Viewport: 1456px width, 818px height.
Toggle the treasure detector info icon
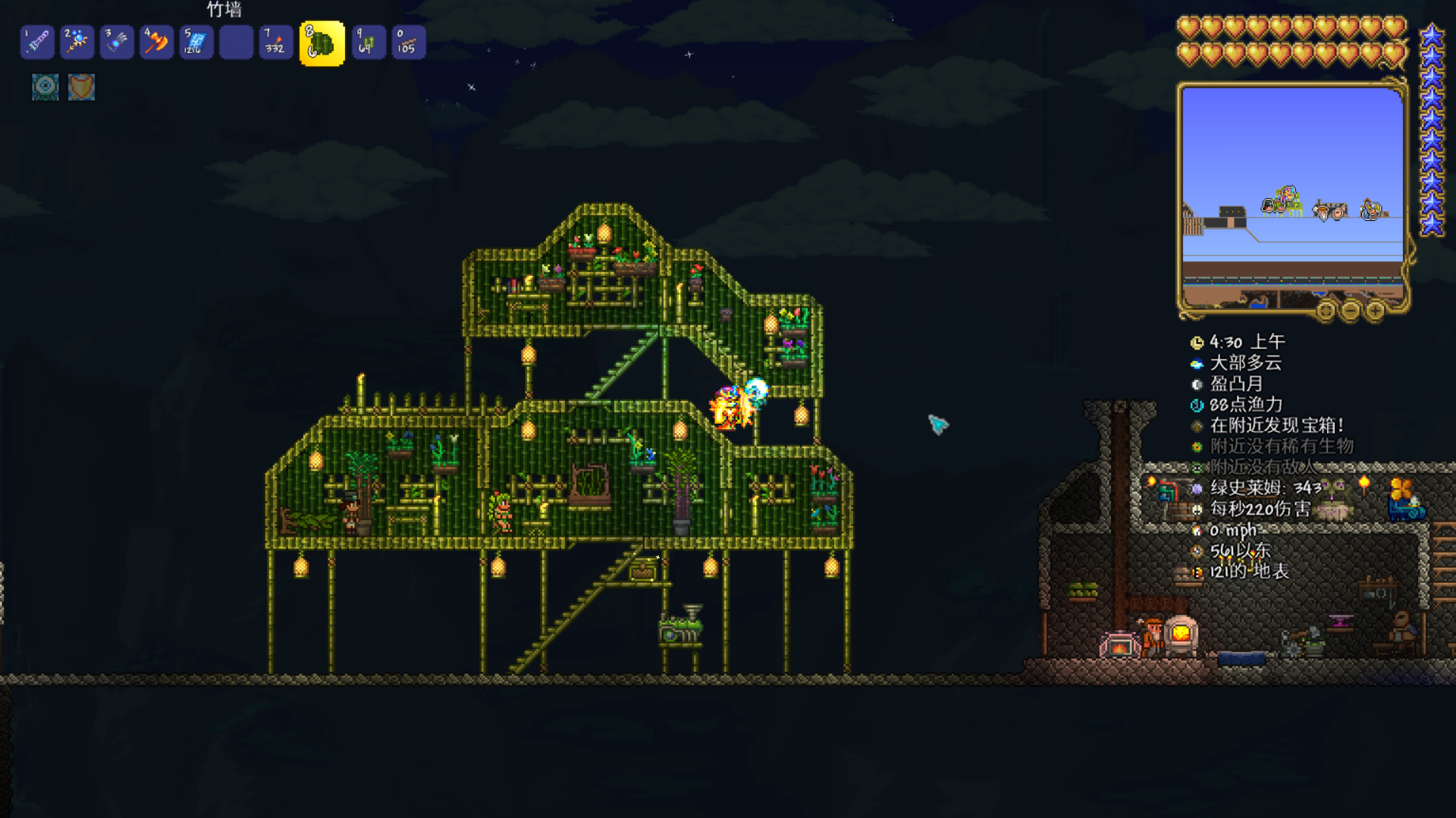tap(1197, 426)
